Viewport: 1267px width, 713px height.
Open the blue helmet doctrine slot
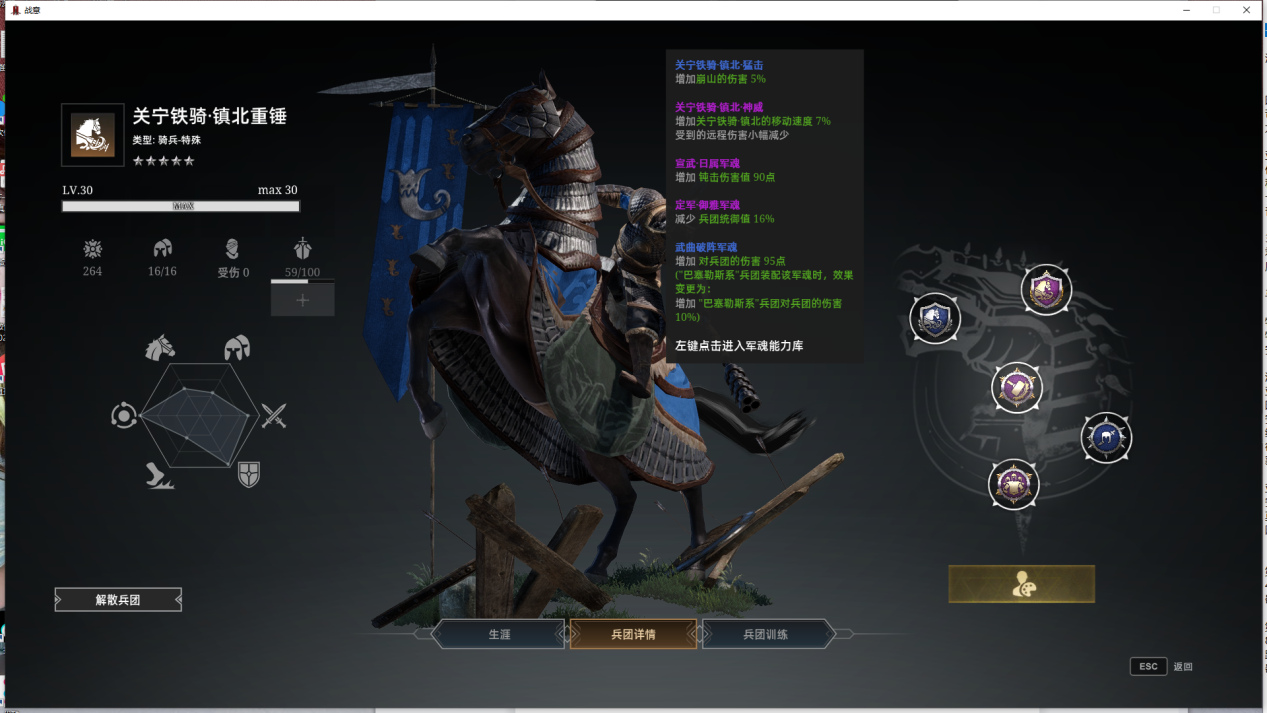pyautogui.click(x=1106, y=437)
